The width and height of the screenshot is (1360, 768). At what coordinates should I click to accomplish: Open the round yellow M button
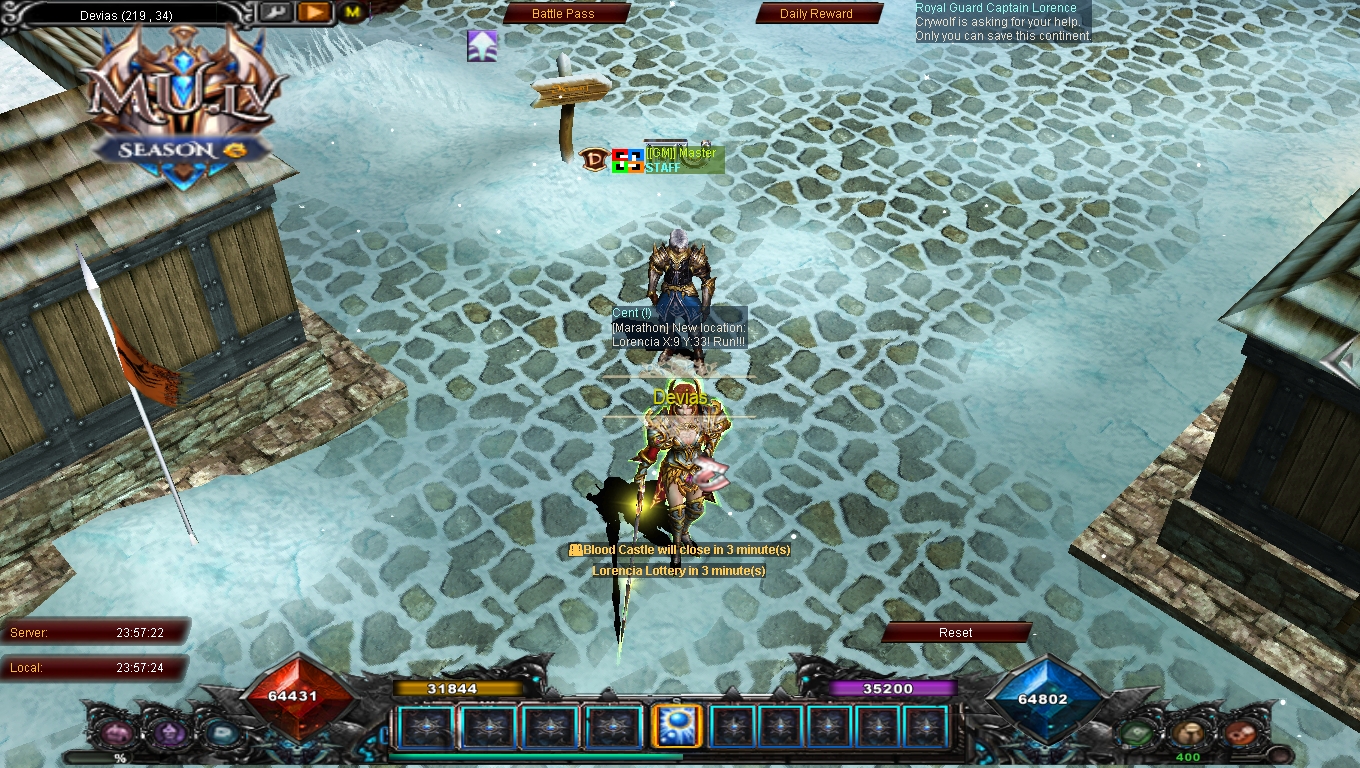coord(352,12)
